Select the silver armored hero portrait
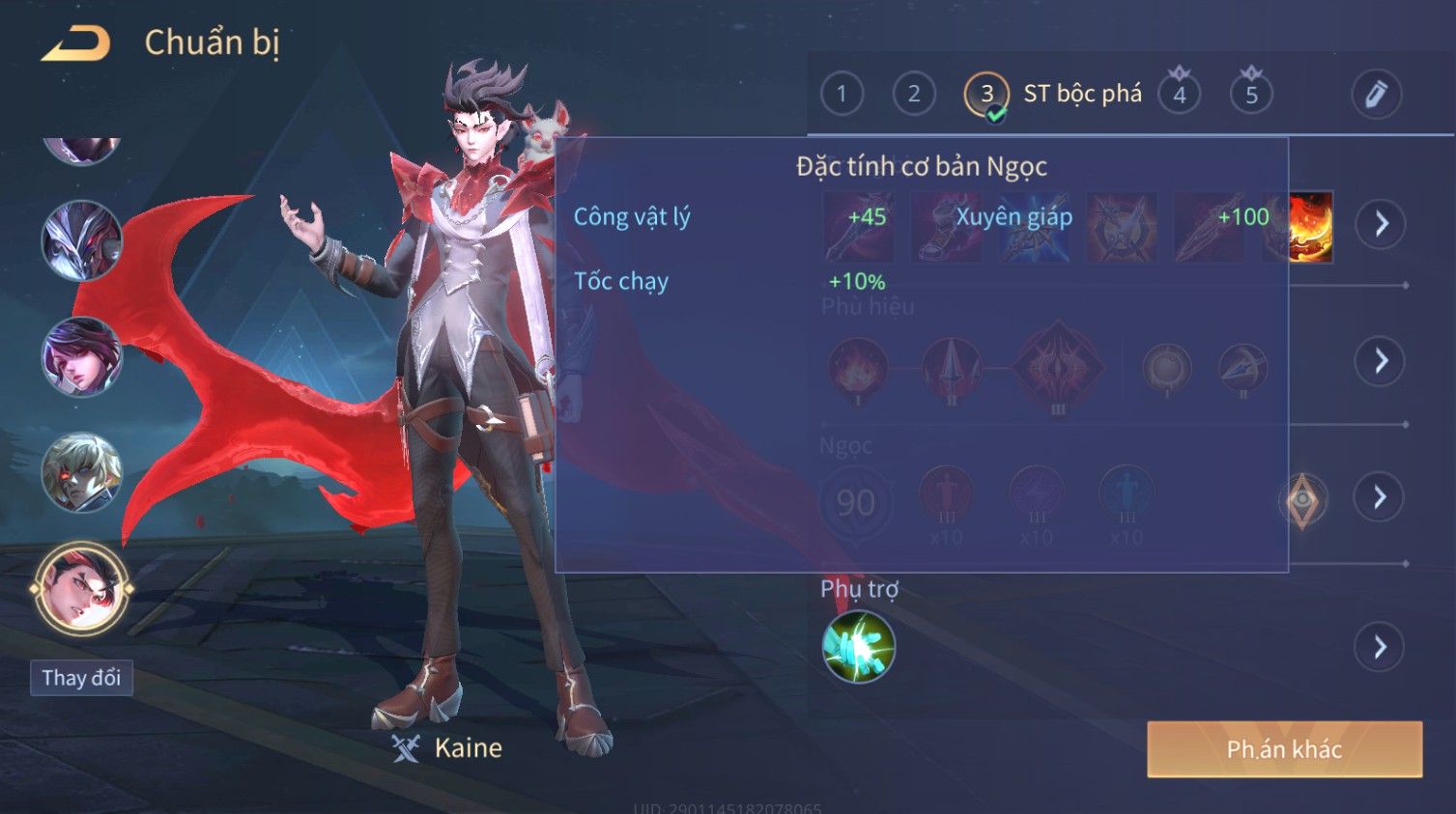The height and width of the screenshot is (814, 1456). click(x=82, y=240)
